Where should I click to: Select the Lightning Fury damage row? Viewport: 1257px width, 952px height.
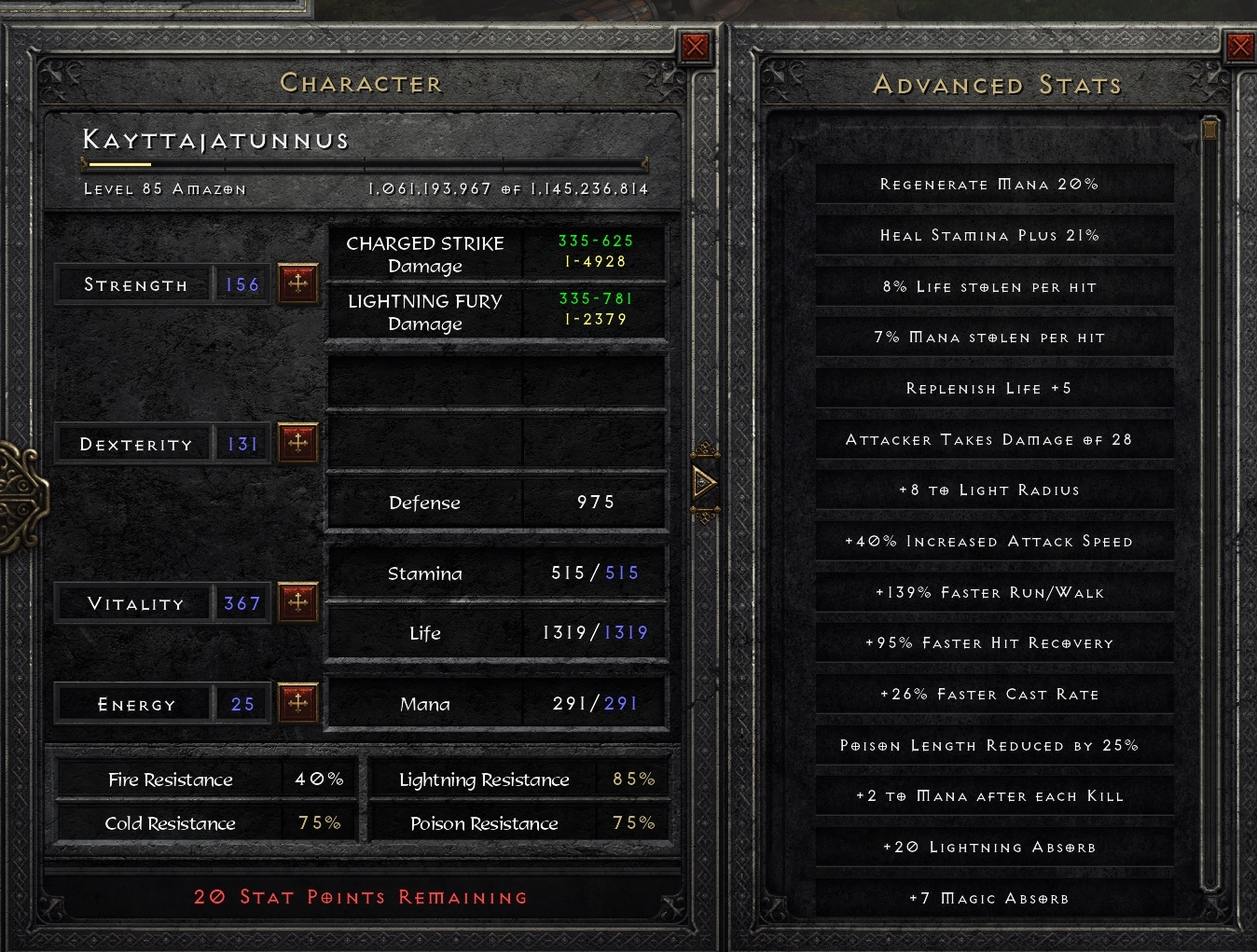497,312
